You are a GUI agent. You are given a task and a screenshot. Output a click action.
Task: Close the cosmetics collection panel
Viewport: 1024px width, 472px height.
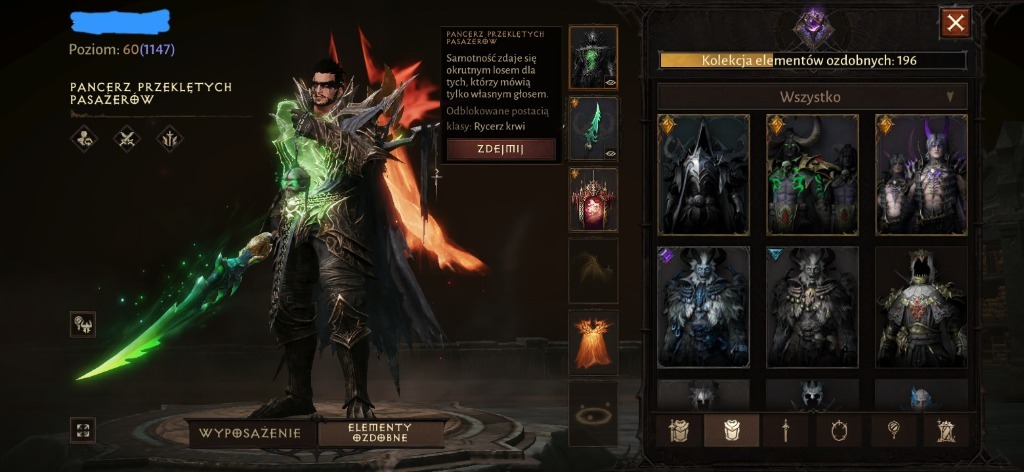point(956,22)
